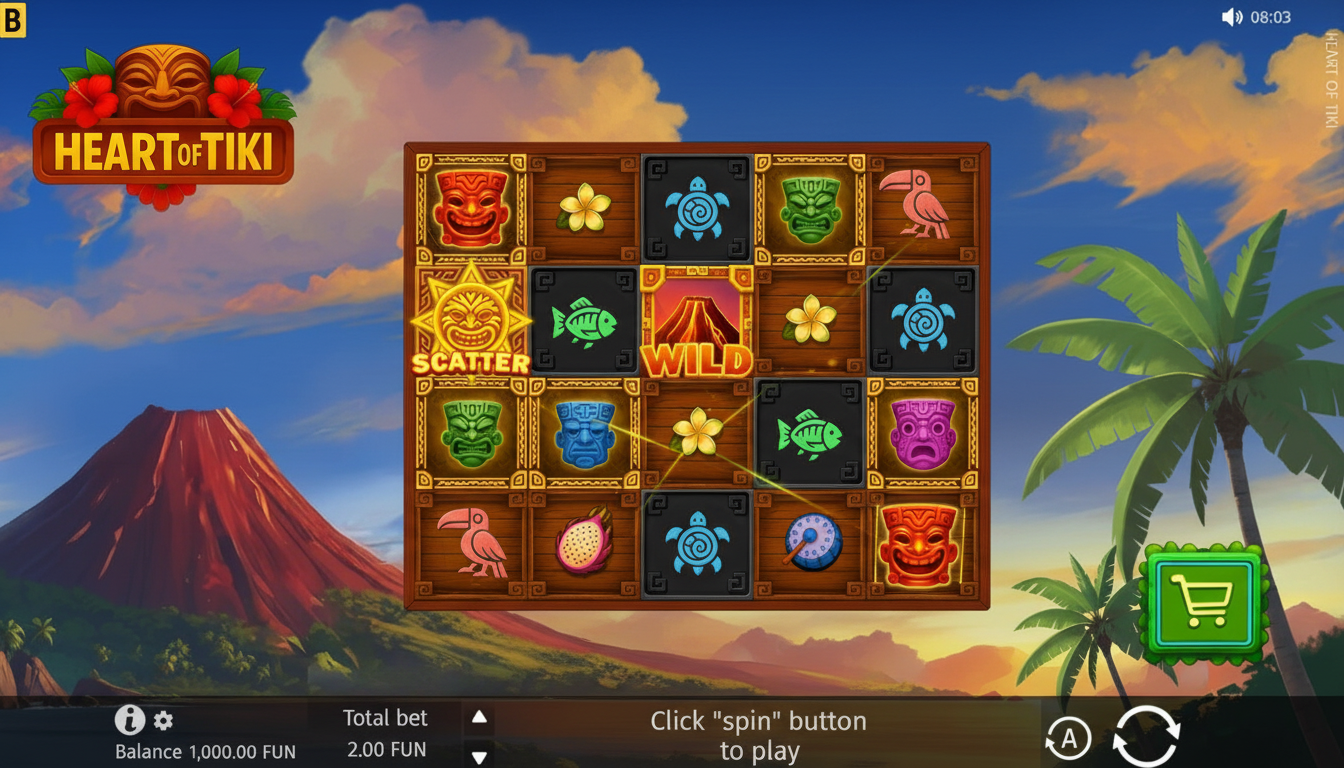Open the buy feature shop cart

1204,601
